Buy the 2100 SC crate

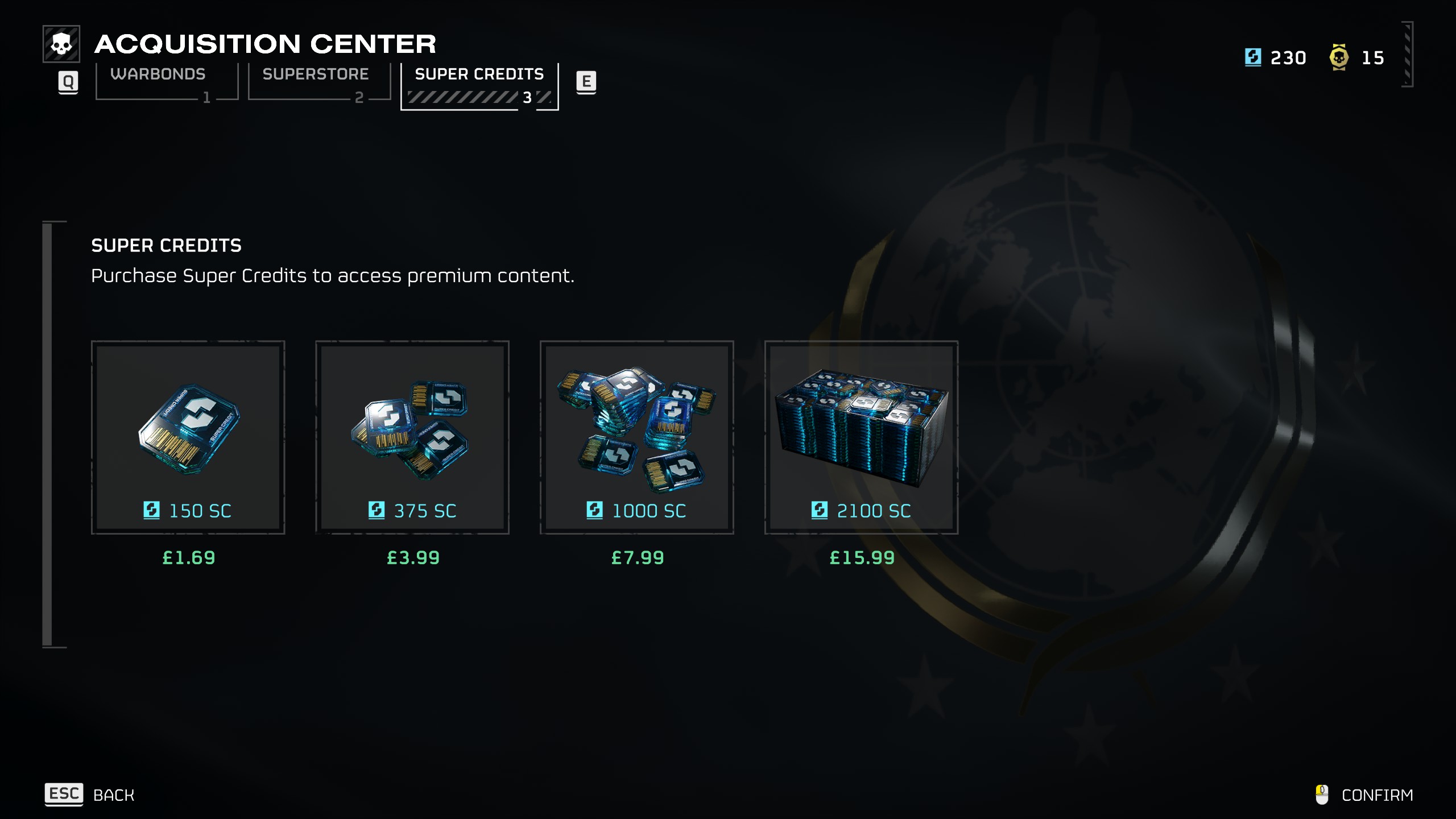point(861,437)
